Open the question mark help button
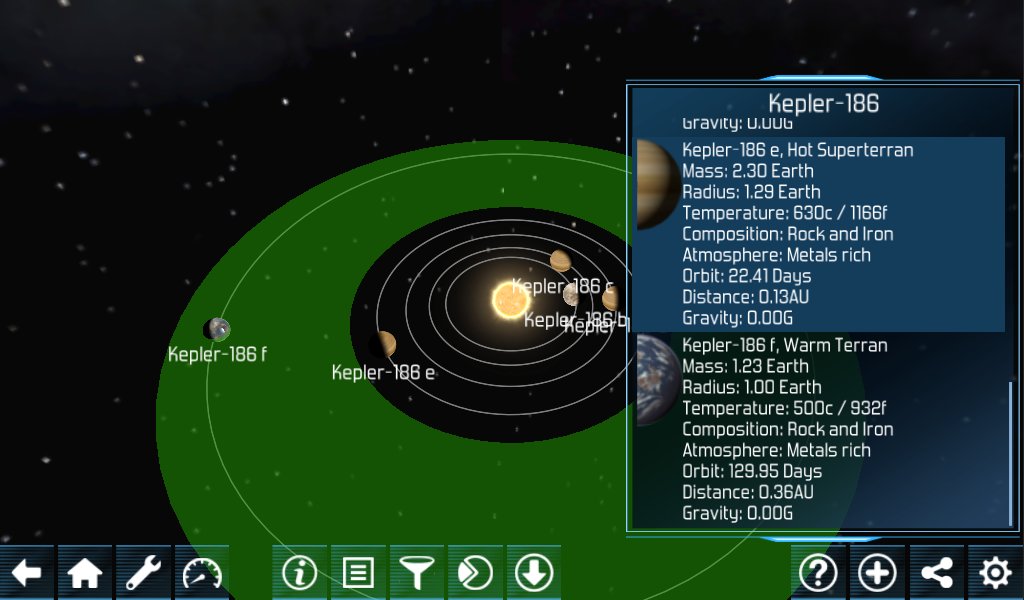 pyautogui.click(x=818, y=573)
